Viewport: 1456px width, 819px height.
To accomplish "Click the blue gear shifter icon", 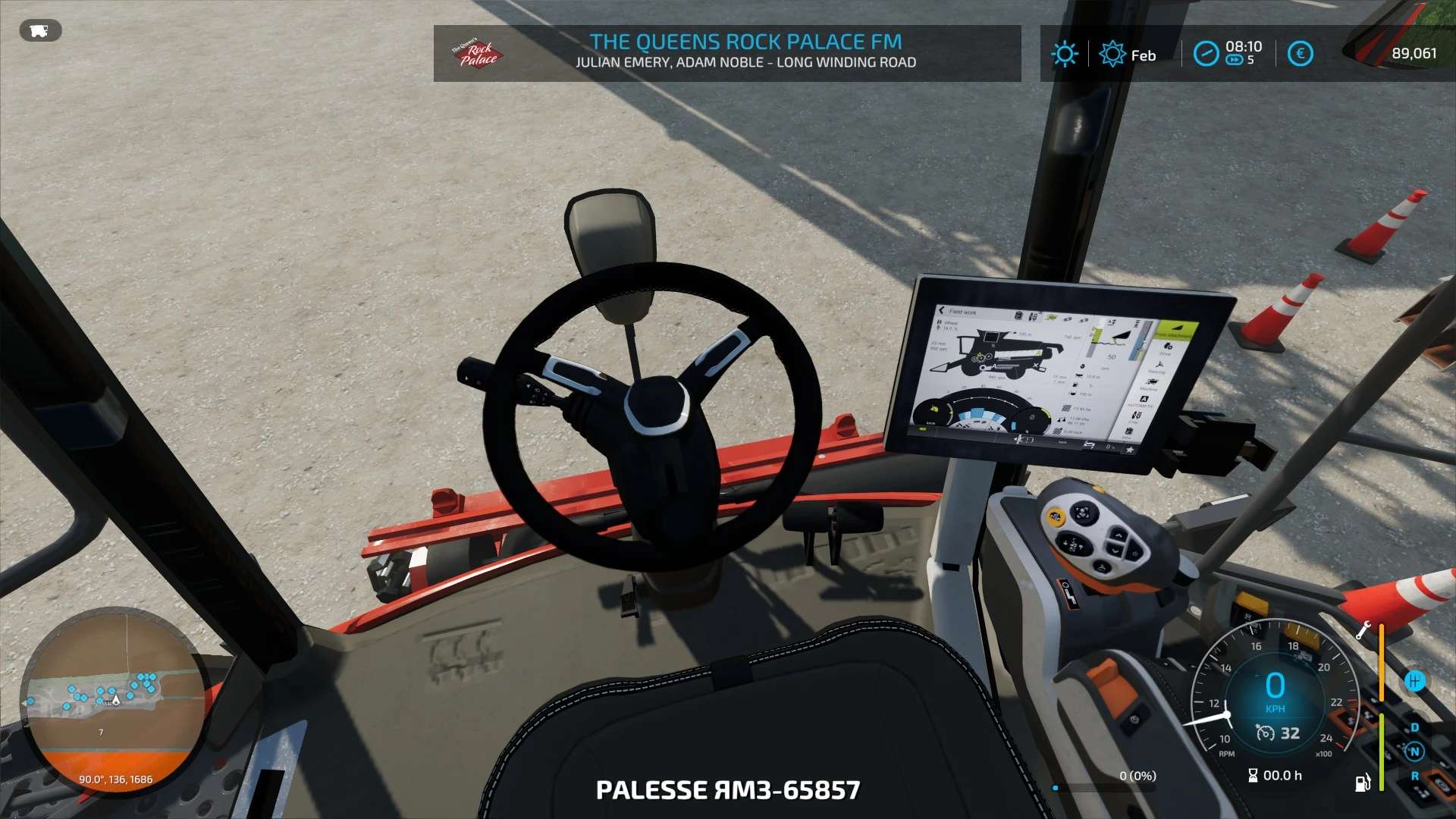I will (1414, 681).
